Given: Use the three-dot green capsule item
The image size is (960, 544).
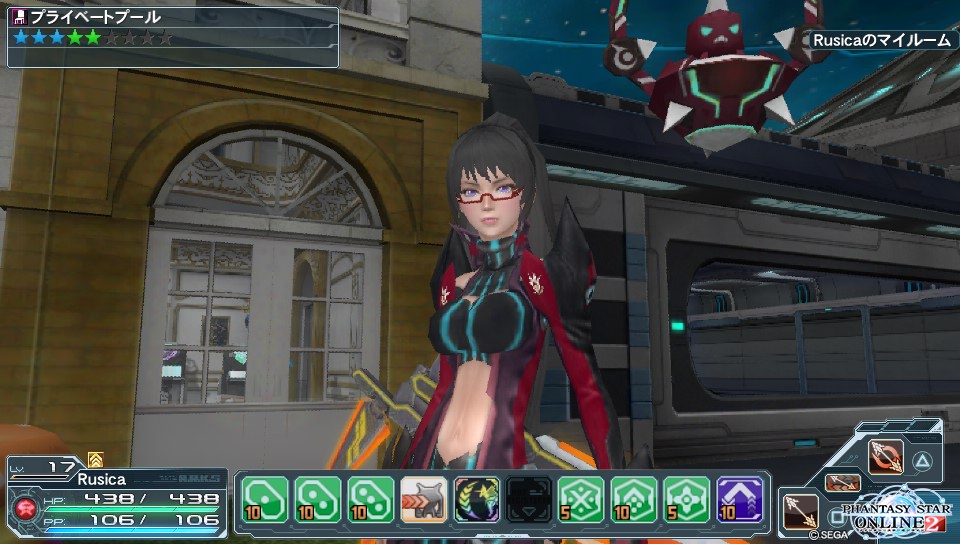Looking at the screenshot, I should coord(369,498).
